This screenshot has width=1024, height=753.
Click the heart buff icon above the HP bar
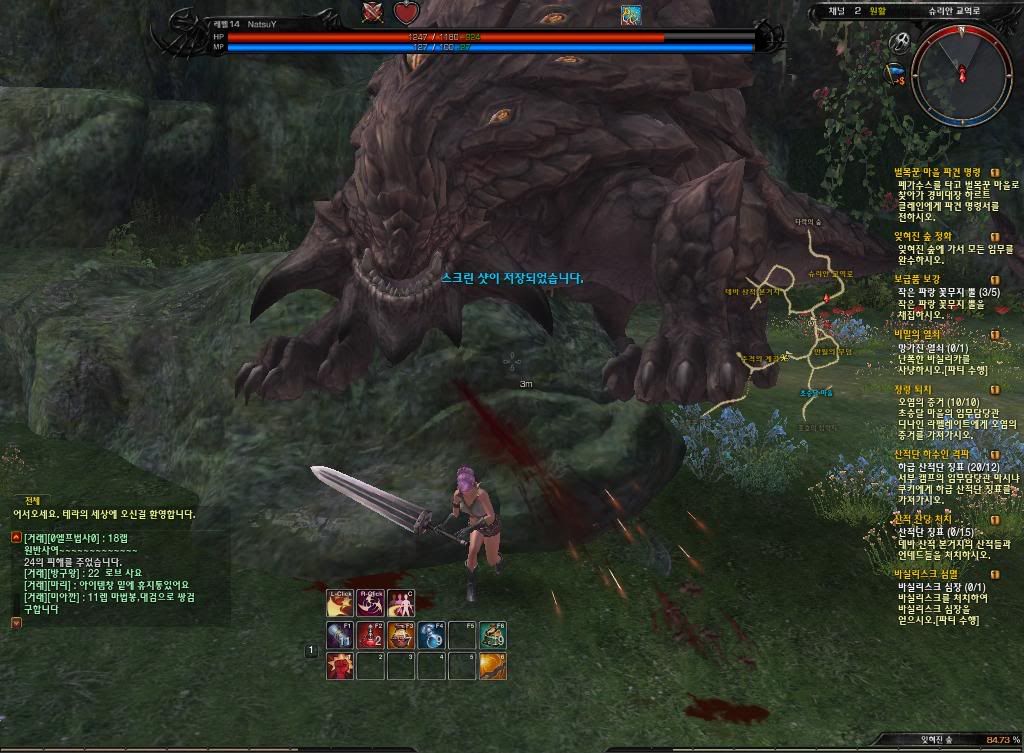click(x=405, y=13)
